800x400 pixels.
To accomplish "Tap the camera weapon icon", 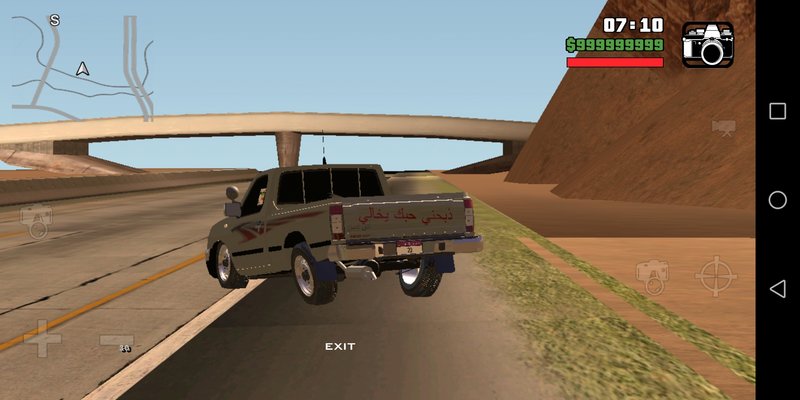I will [708, 44].
